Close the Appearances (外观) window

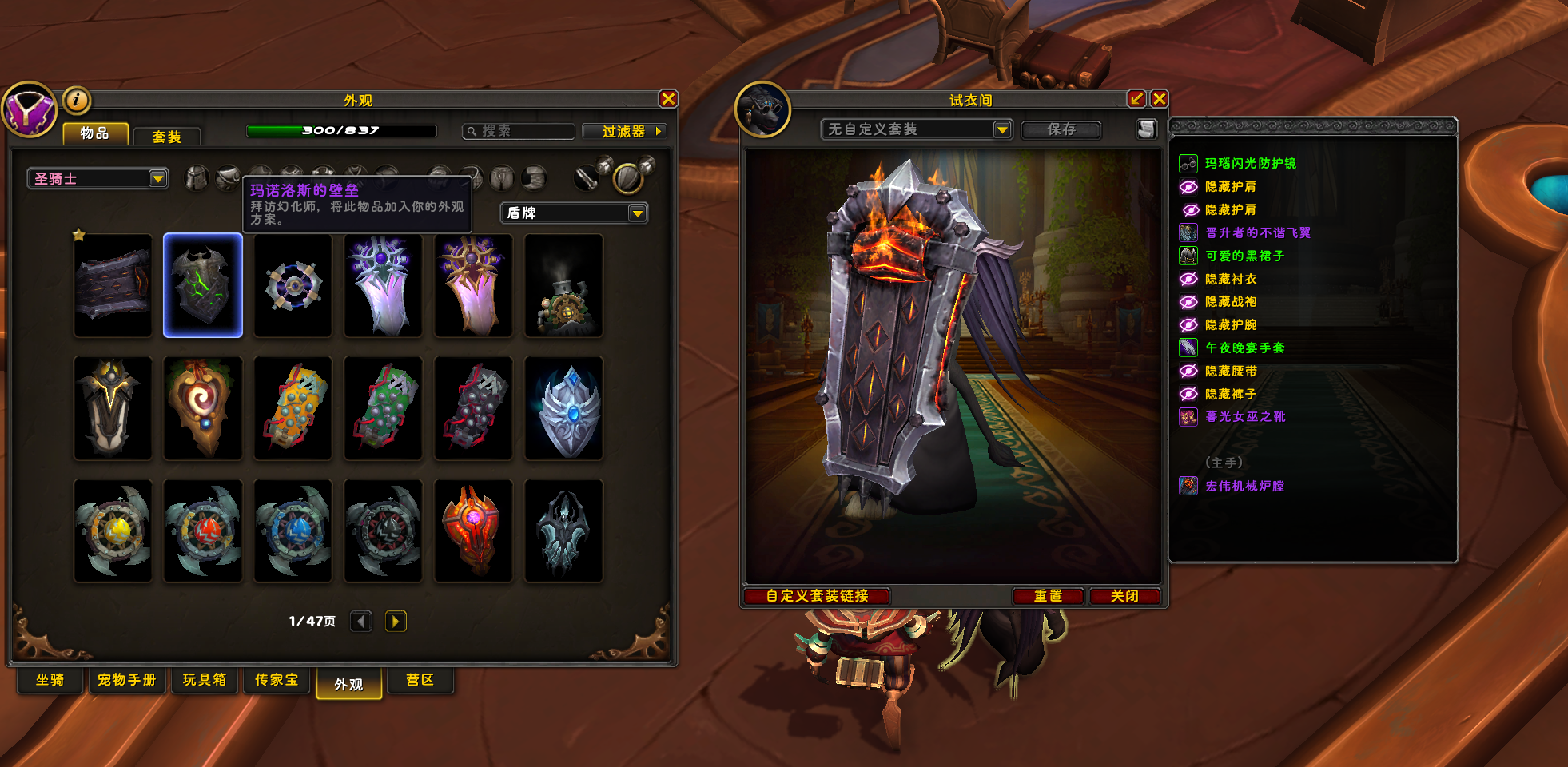[x=668, y=99]
